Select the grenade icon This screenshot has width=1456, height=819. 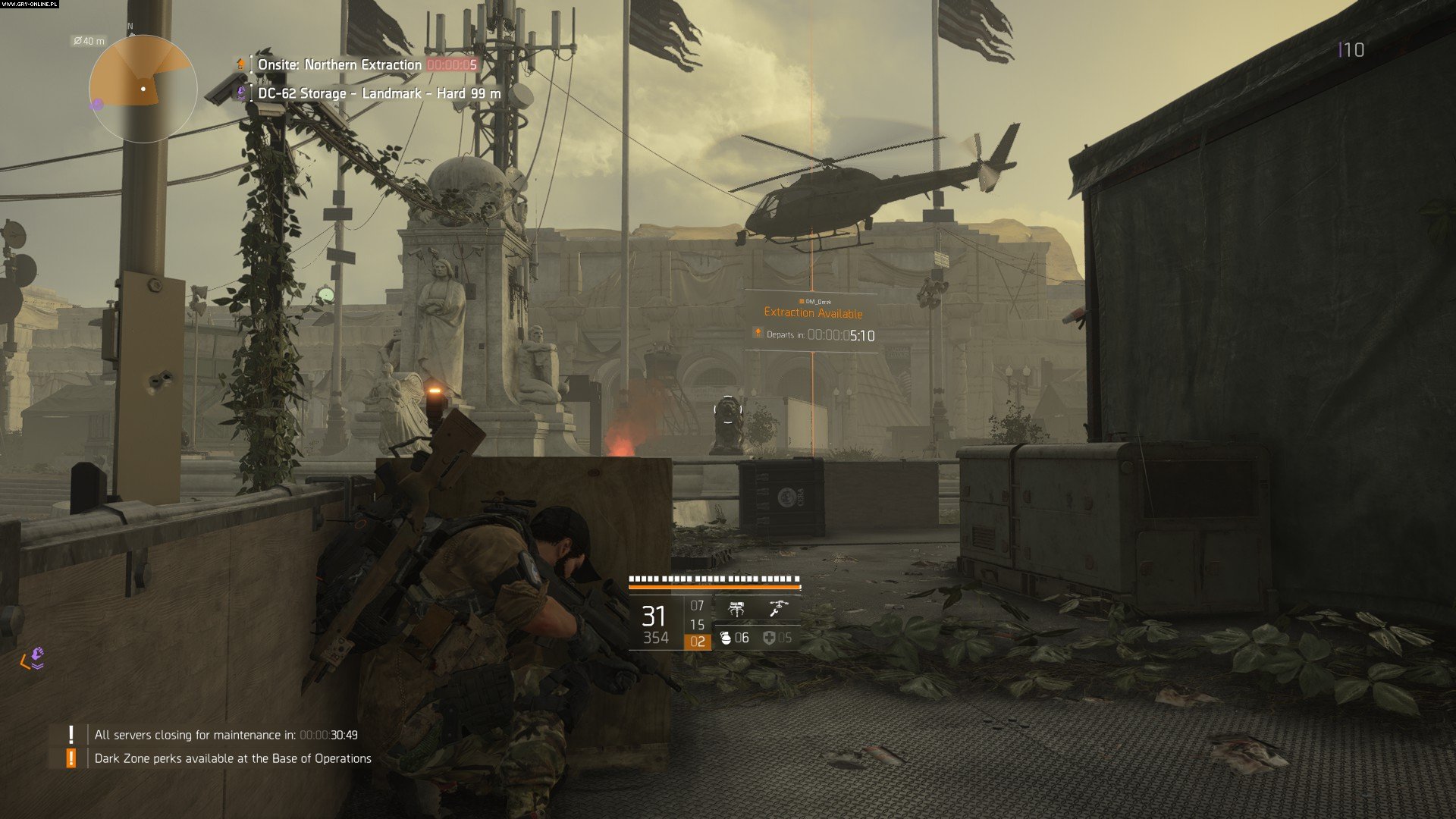pos(726,639)
